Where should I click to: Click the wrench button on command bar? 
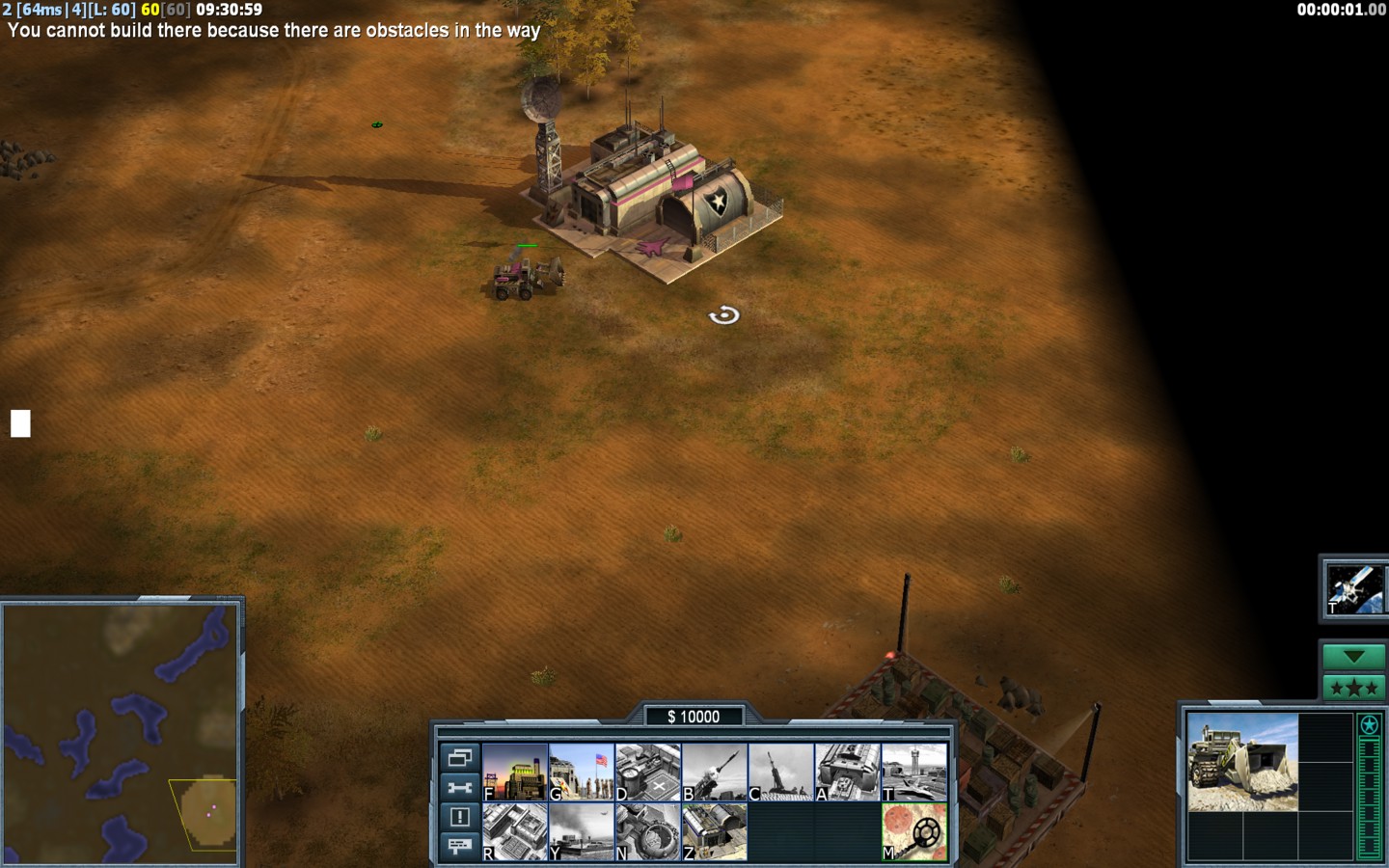point(459,787)
